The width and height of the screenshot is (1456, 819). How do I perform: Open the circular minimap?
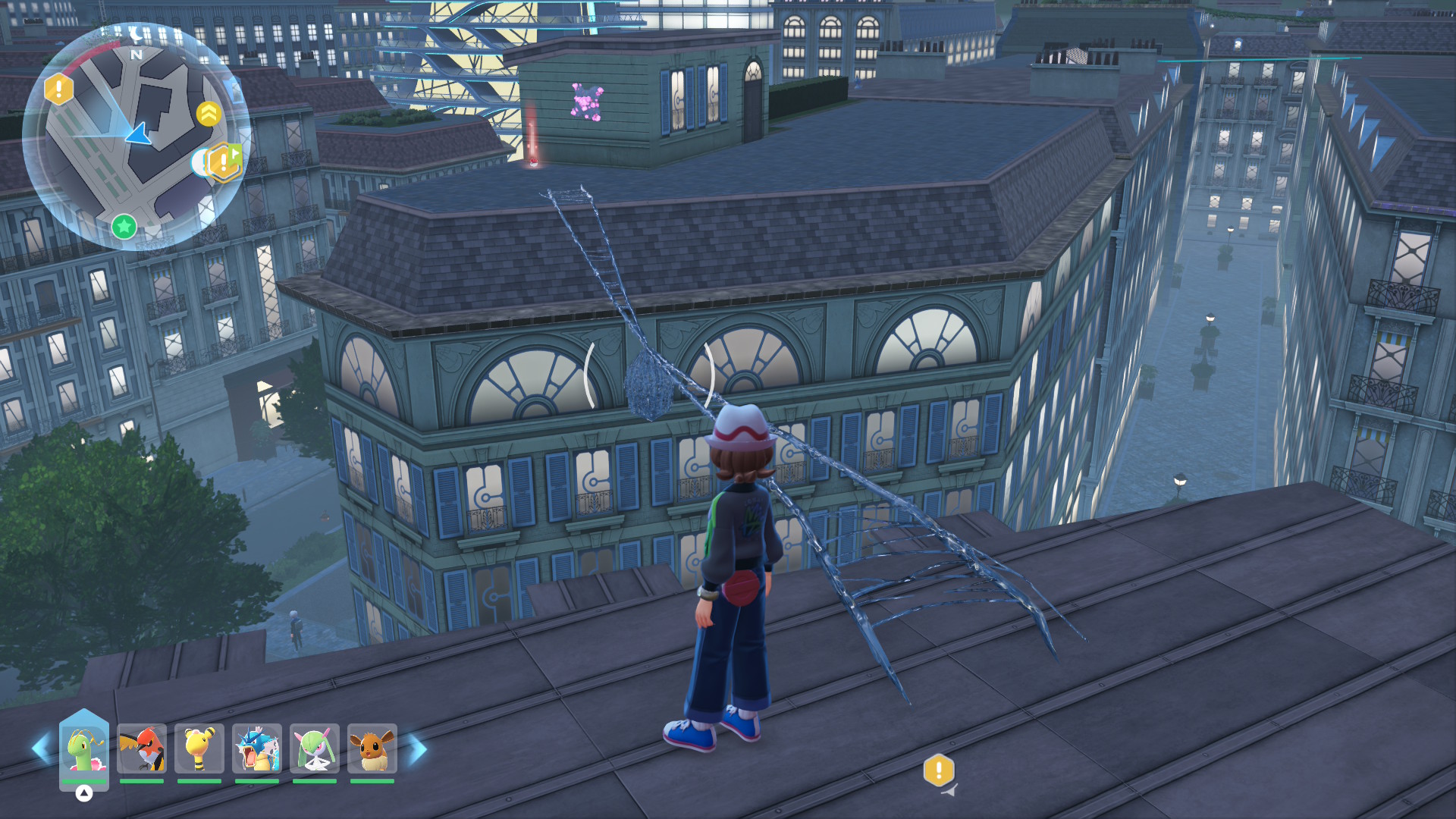click(x=135, y=135)
